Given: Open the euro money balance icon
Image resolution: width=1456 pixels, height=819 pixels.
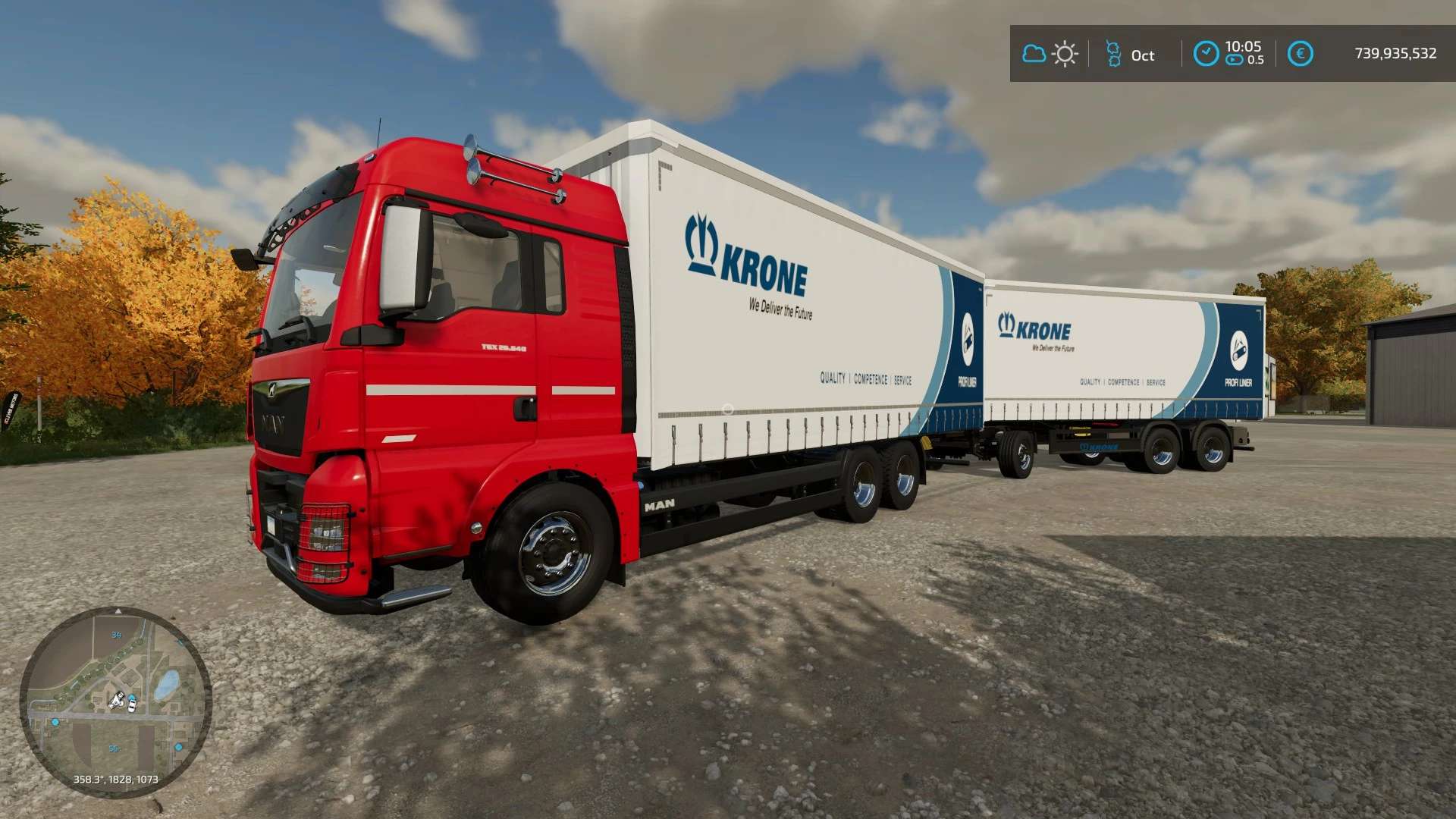Looking at the screenshot, I should pyautogui.click(x=1300, y=54).
